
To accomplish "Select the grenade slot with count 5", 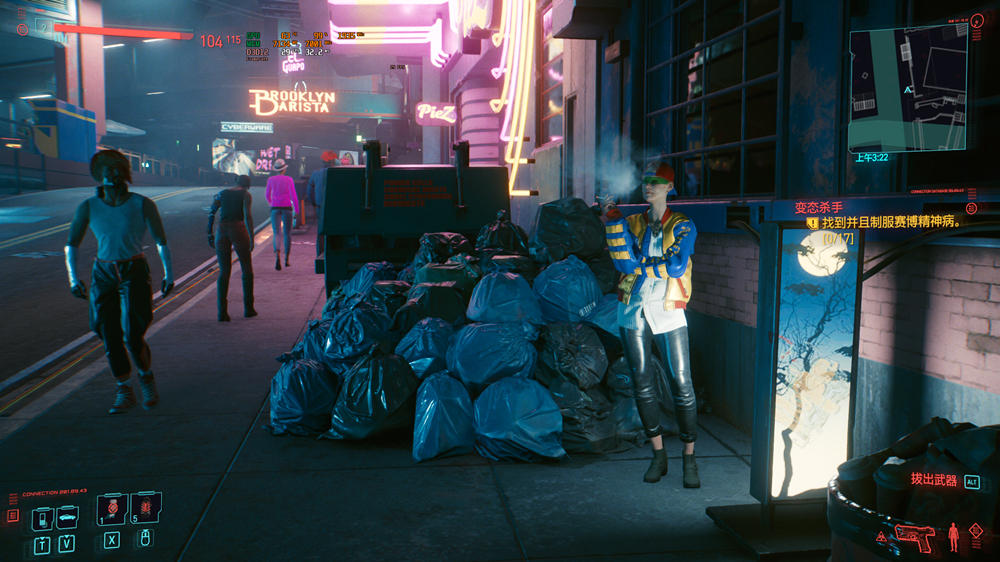I will pyautogui.click(x=144, y=510).
